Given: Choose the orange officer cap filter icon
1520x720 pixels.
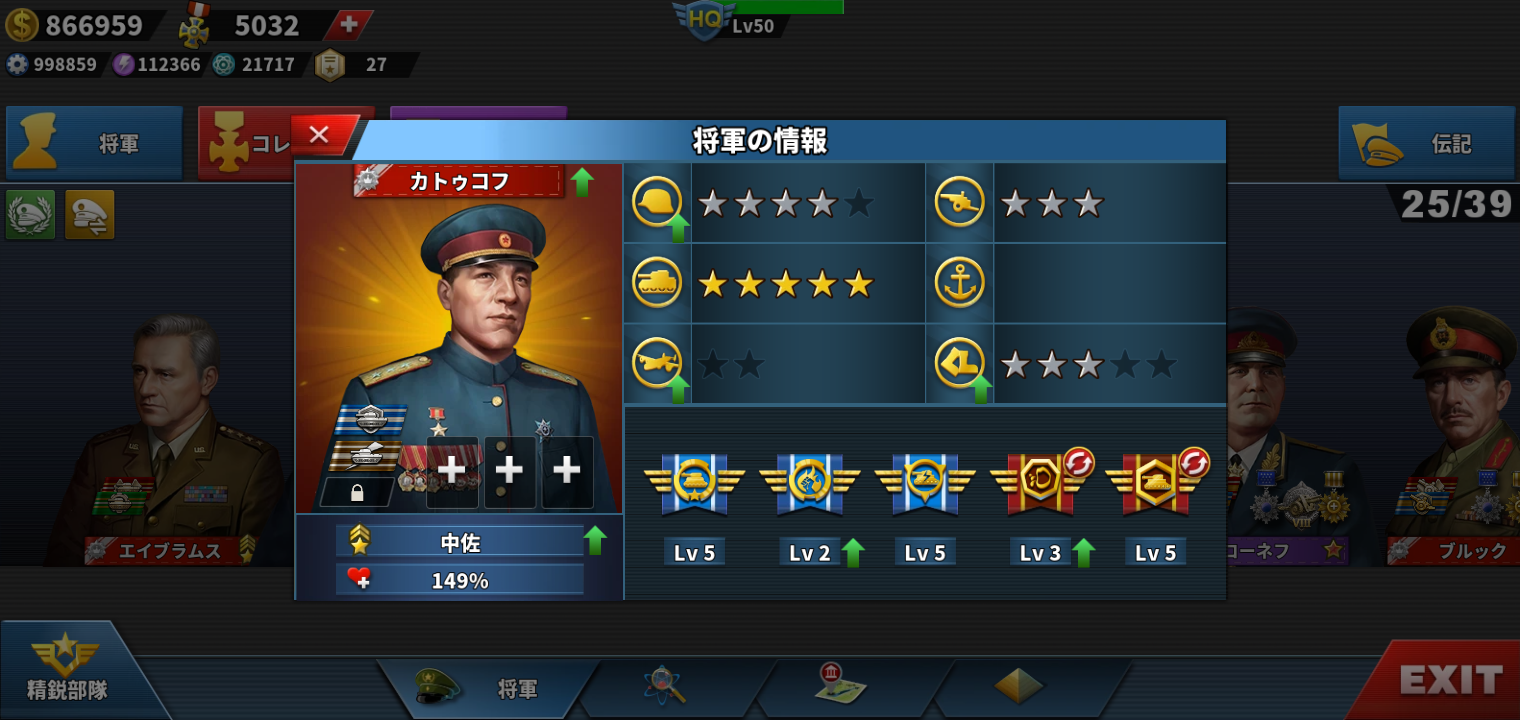Looking at the screenshot, I should (90, 214).
